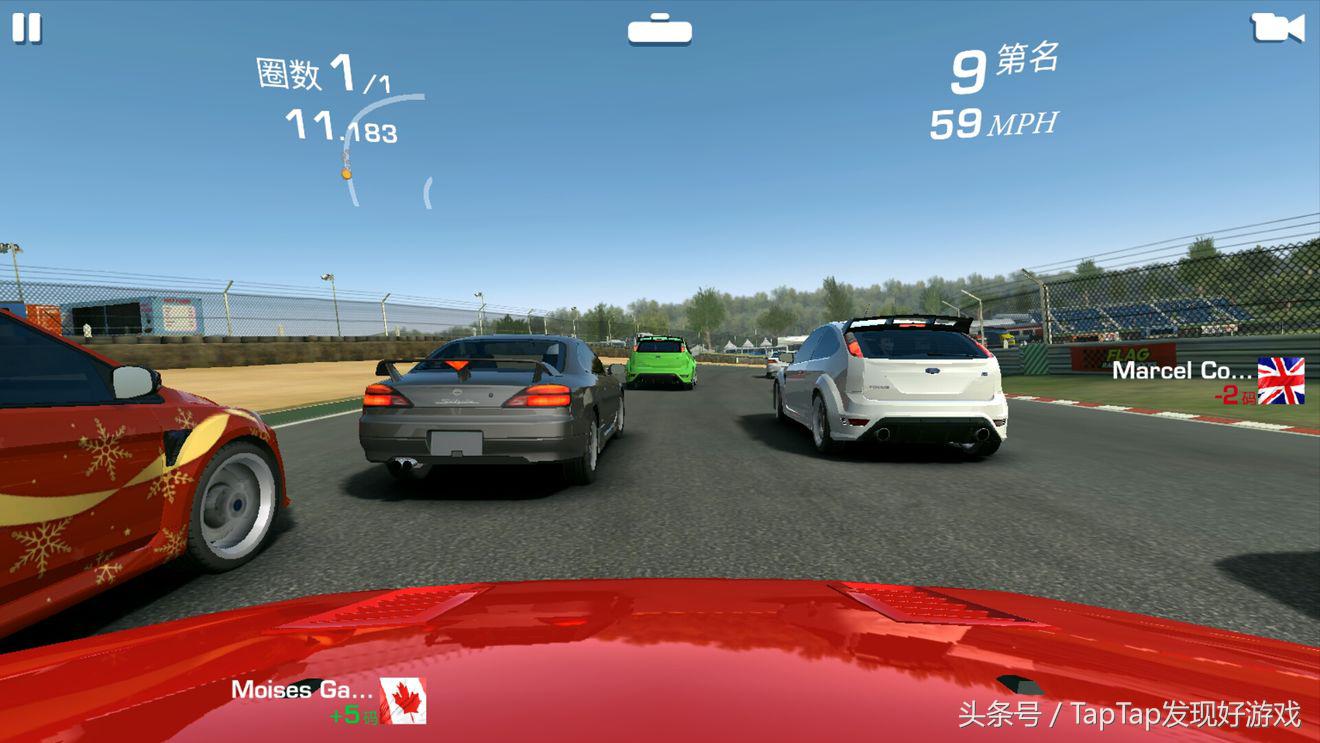Switch the camera view

[x=1277, y=27]
